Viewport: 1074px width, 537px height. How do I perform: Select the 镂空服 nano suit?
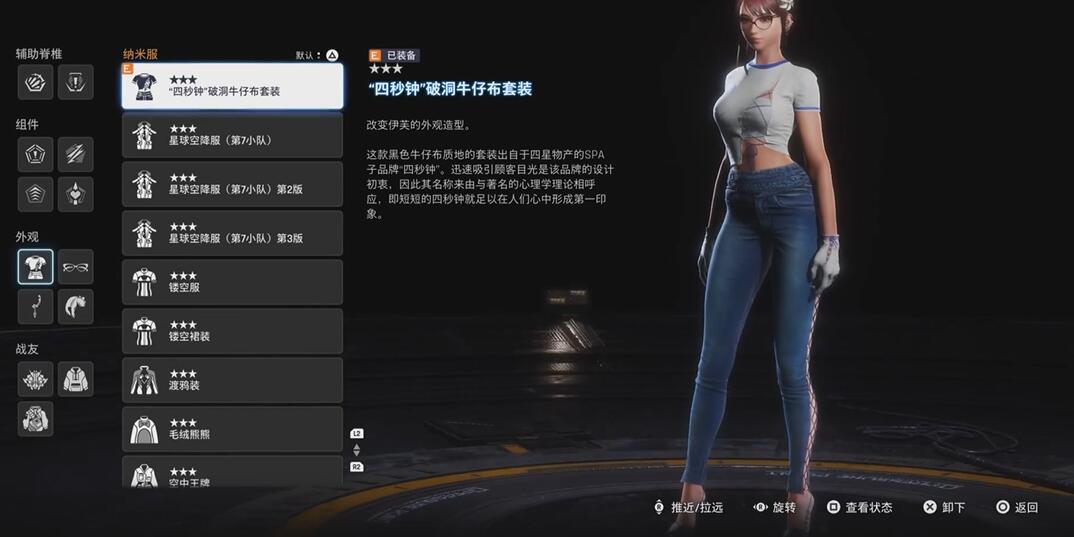click(232, 282)
